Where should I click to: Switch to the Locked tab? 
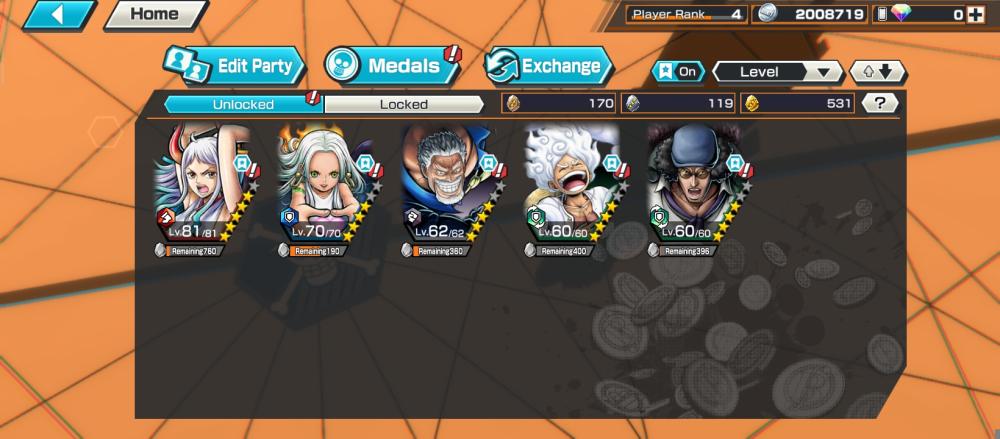click(404, 104)
